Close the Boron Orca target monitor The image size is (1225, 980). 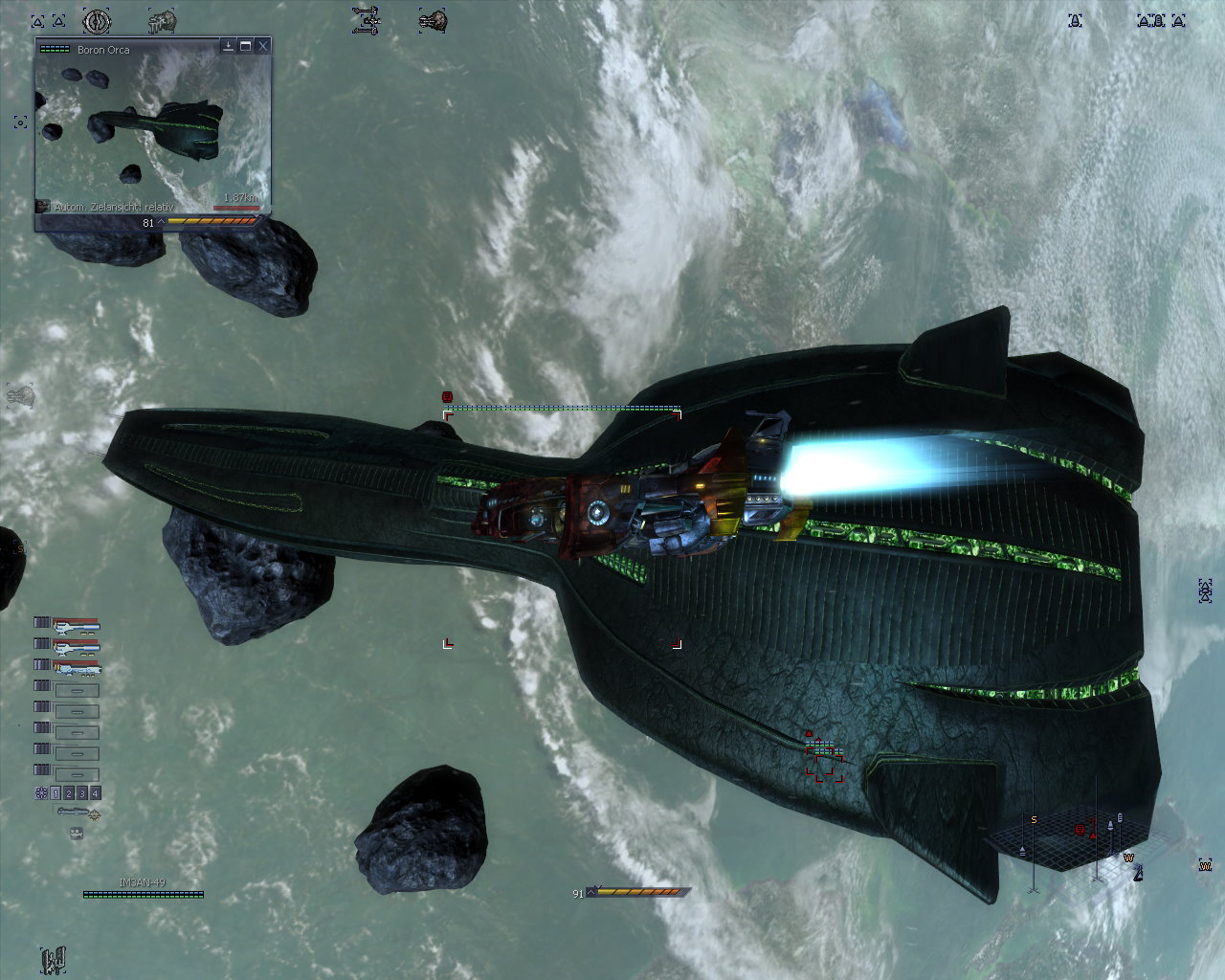coord(263,46)
